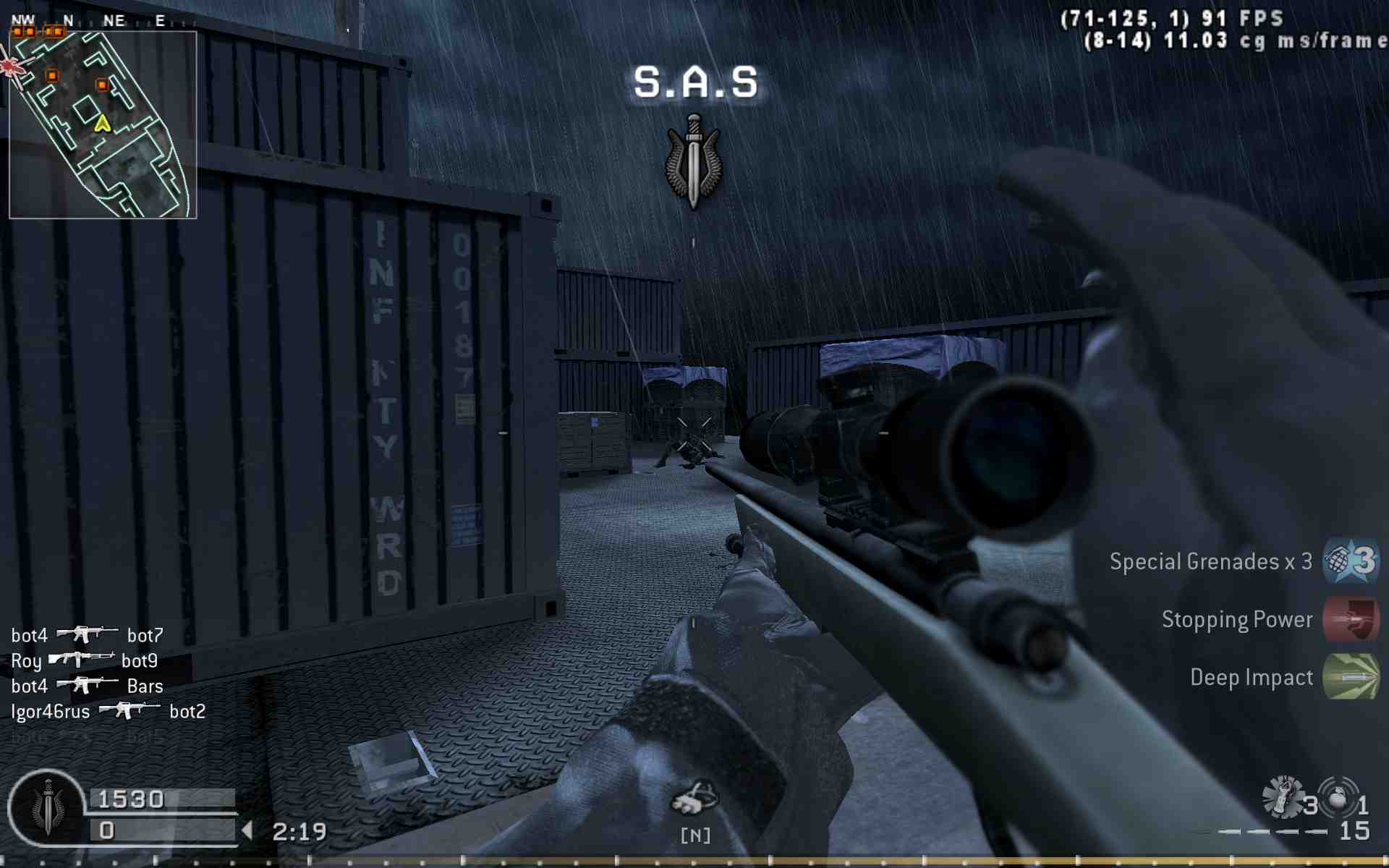Click the minimap in the corner
Image resolution: width=1389 pixels, height=868 pixels.
coord(103,124)
